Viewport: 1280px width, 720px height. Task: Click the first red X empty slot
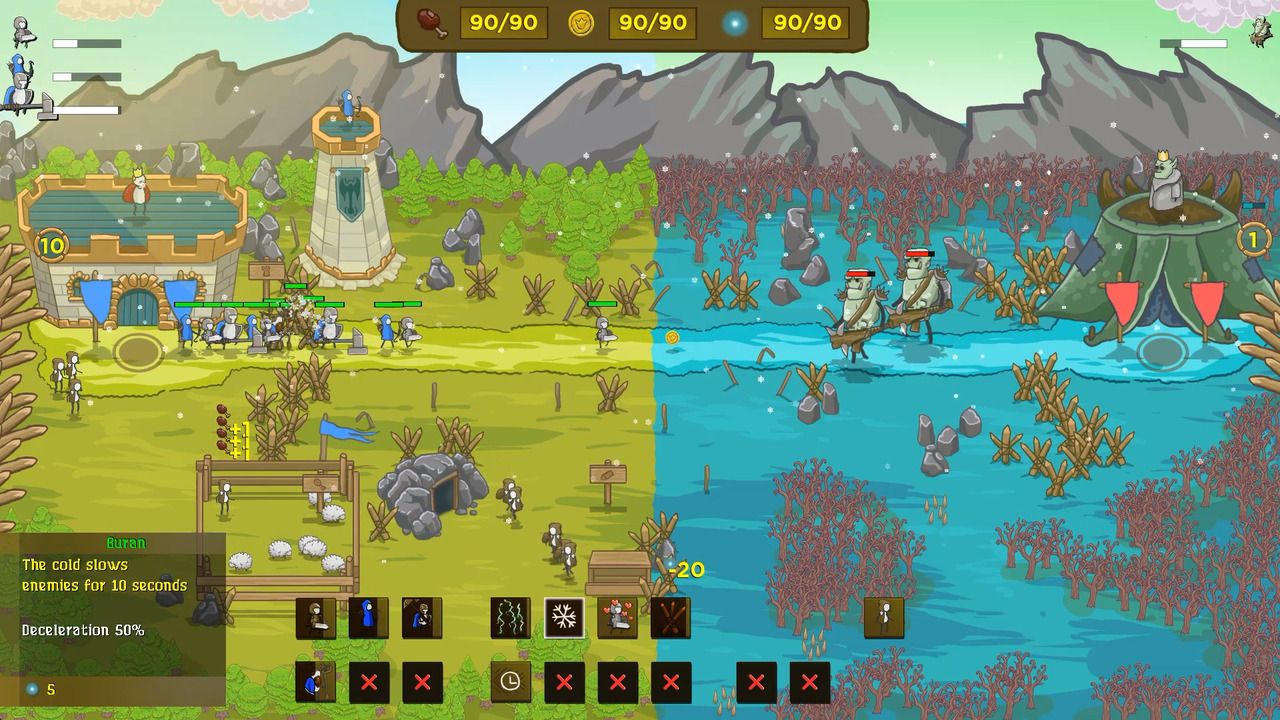[370, 683]
